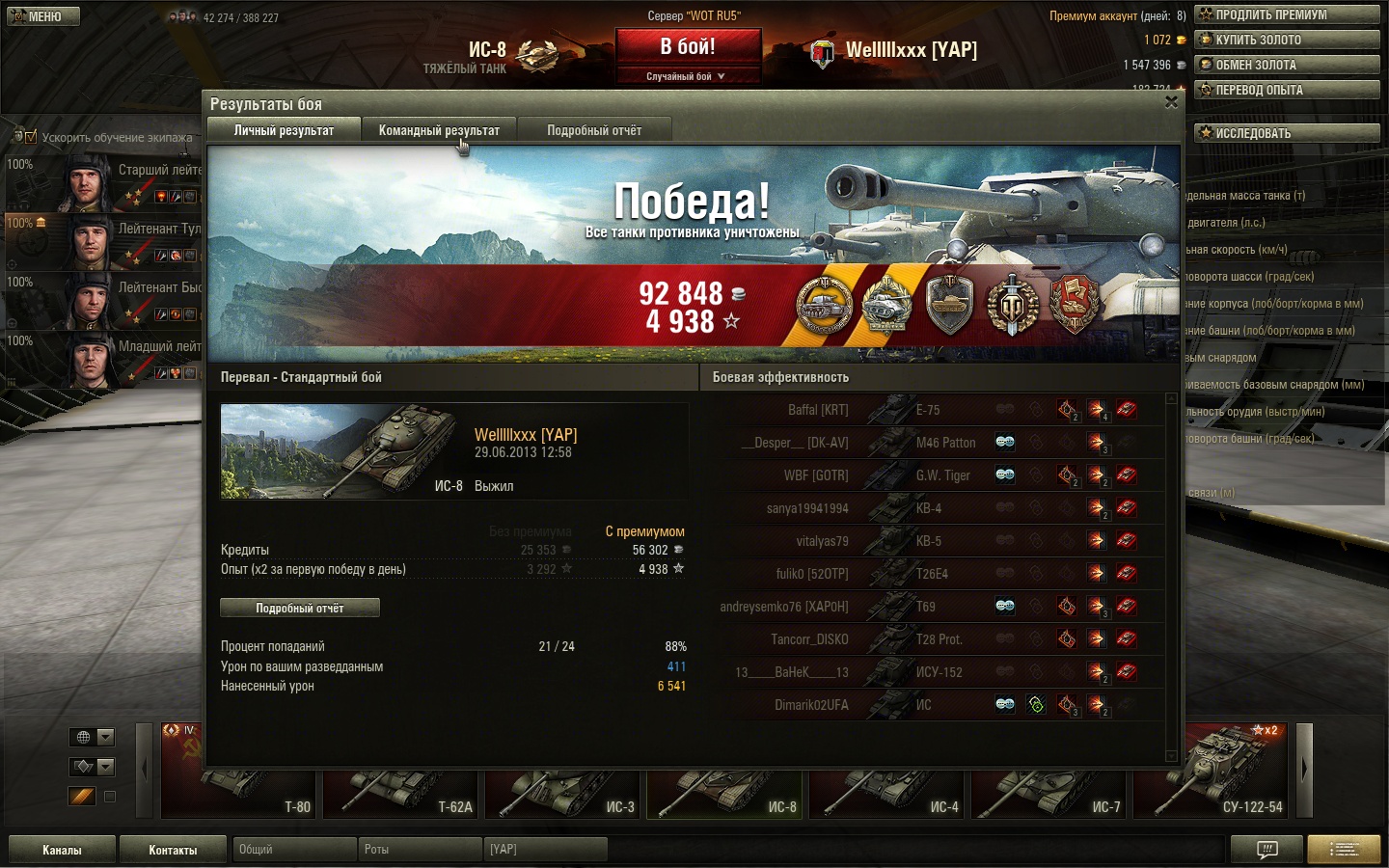Image resolution: width=1389 pixels, height=868 pixels.
Task: Click the Подробный отчёт button below credits
Action: coord(300,608)
